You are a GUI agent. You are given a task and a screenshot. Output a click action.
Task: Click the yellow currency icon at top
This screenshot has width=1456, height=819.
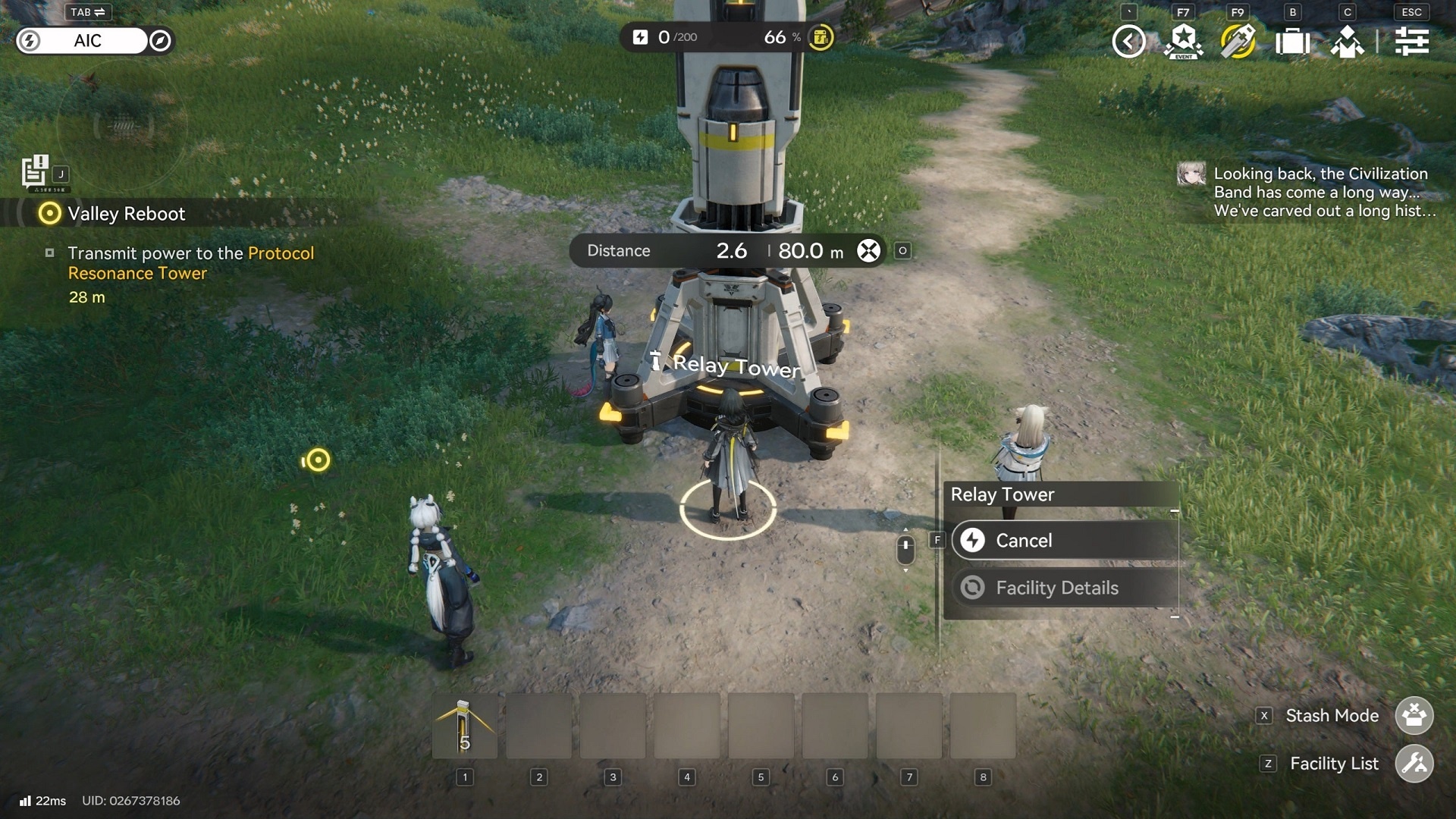[x=821, y=37]
